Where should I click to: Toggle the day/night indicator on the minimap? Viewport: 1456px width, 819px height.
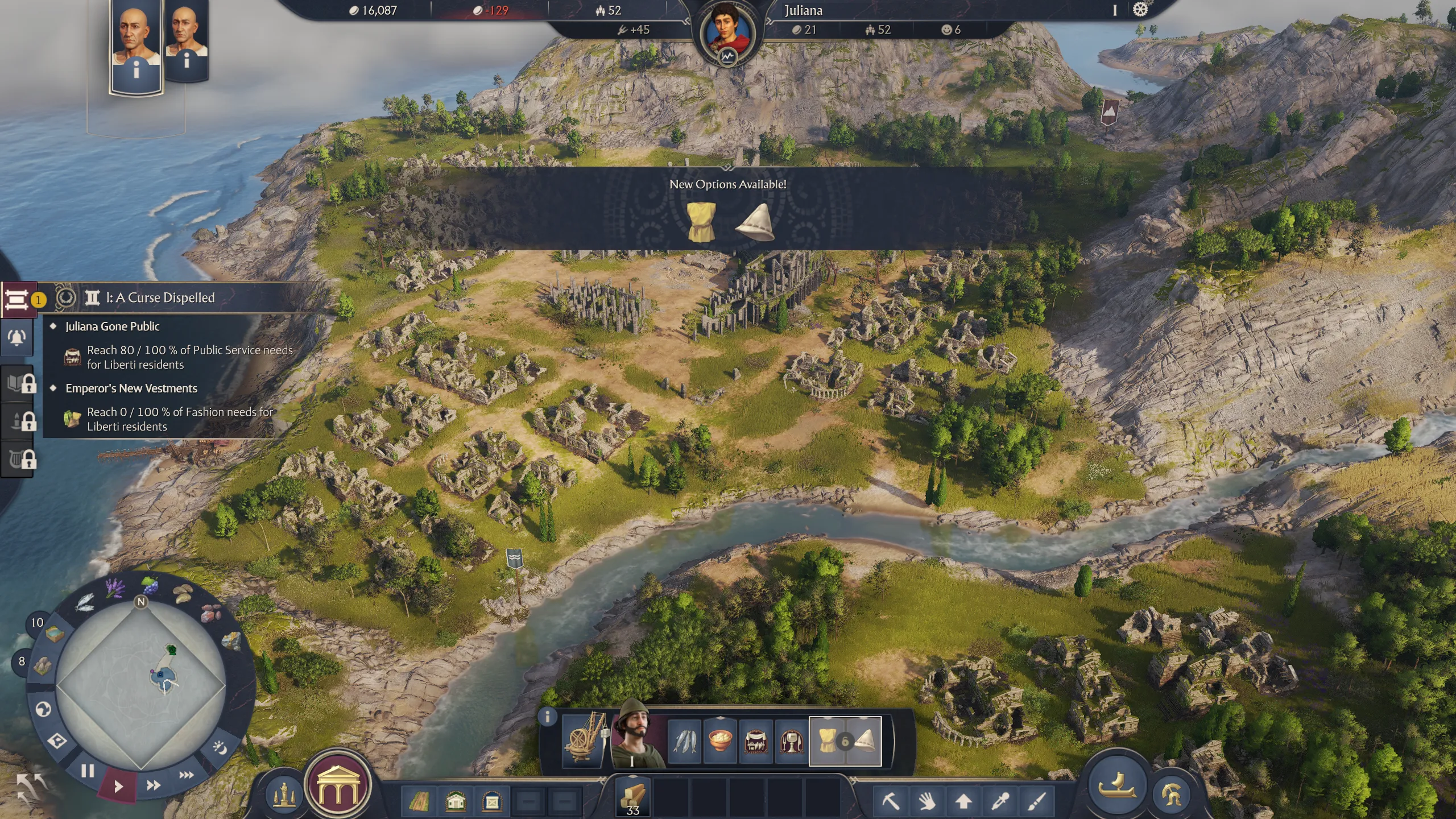(219, 747)
